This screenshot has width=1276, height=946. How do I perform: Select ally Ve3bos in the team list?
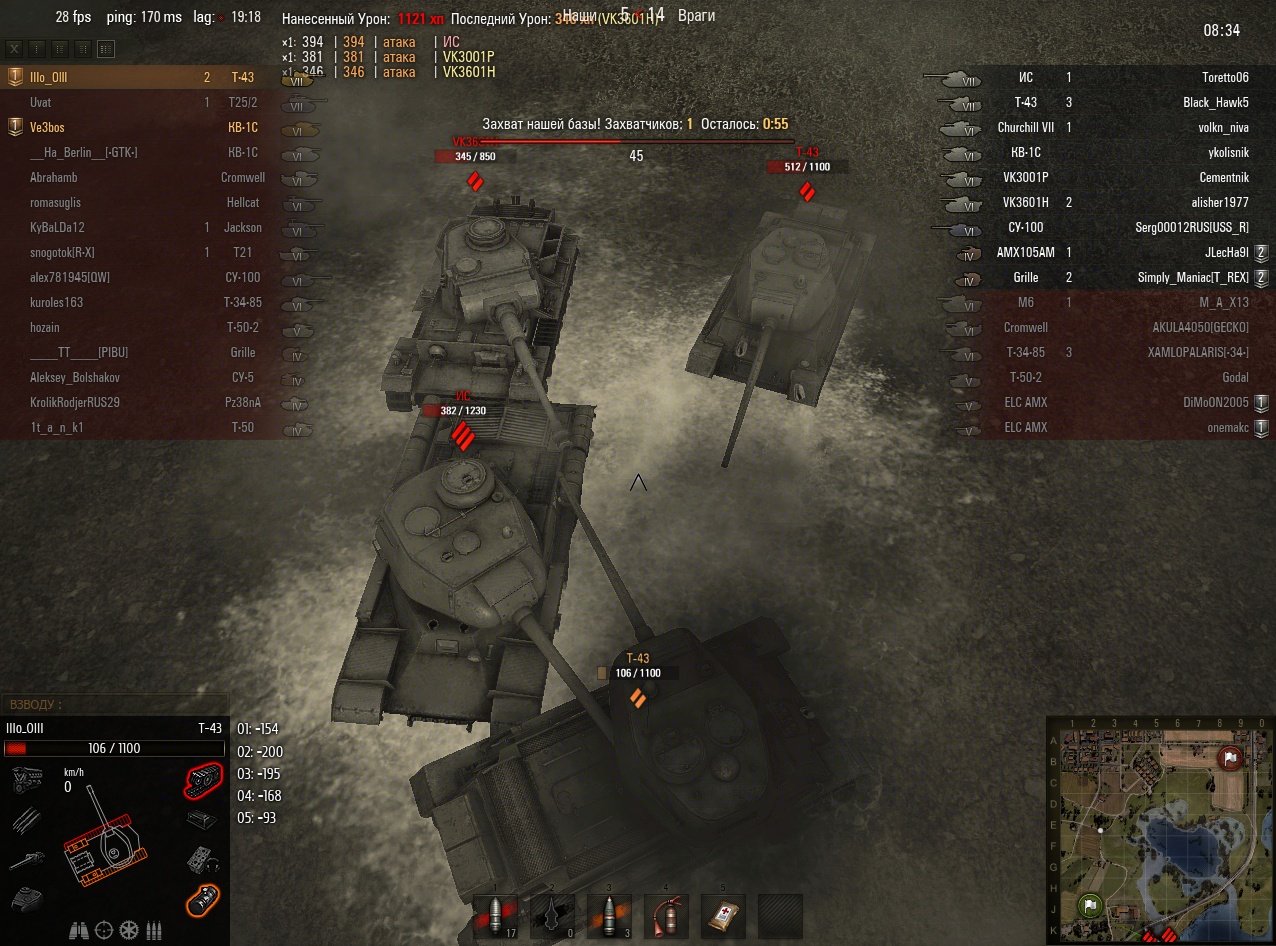coord(47,127)
